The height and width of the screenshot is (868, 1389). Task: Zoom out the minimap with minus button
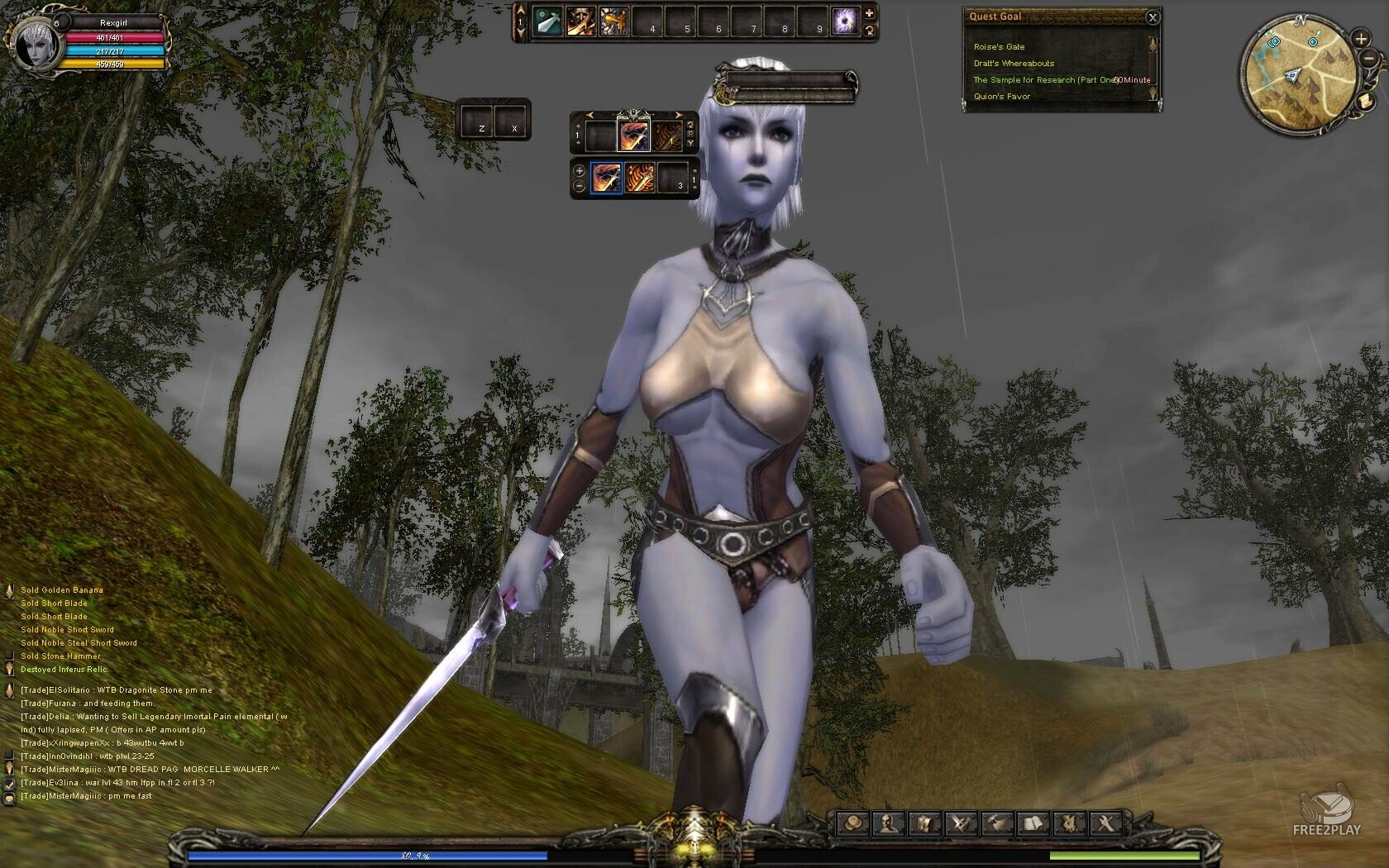pyautogui.click(x=1369, y=59)
